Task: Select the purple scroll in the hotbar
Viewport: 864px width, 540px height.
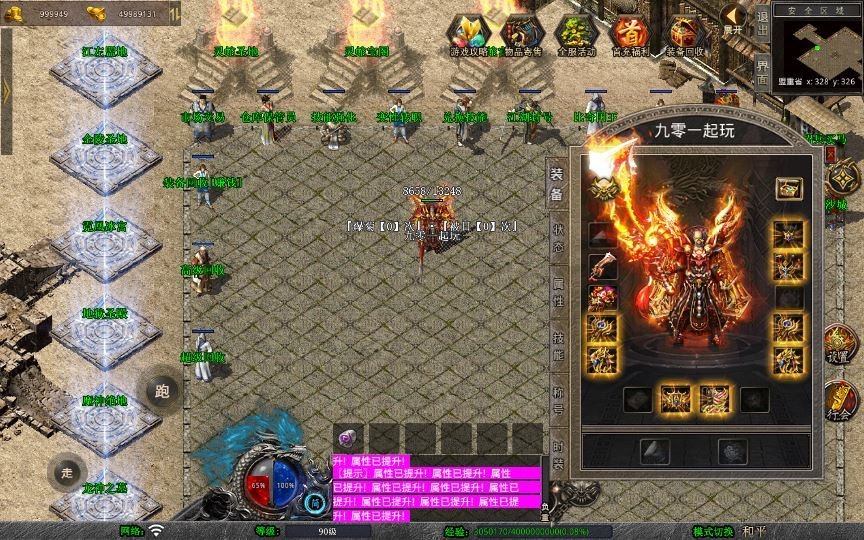Action: click(x=349, y=437)
